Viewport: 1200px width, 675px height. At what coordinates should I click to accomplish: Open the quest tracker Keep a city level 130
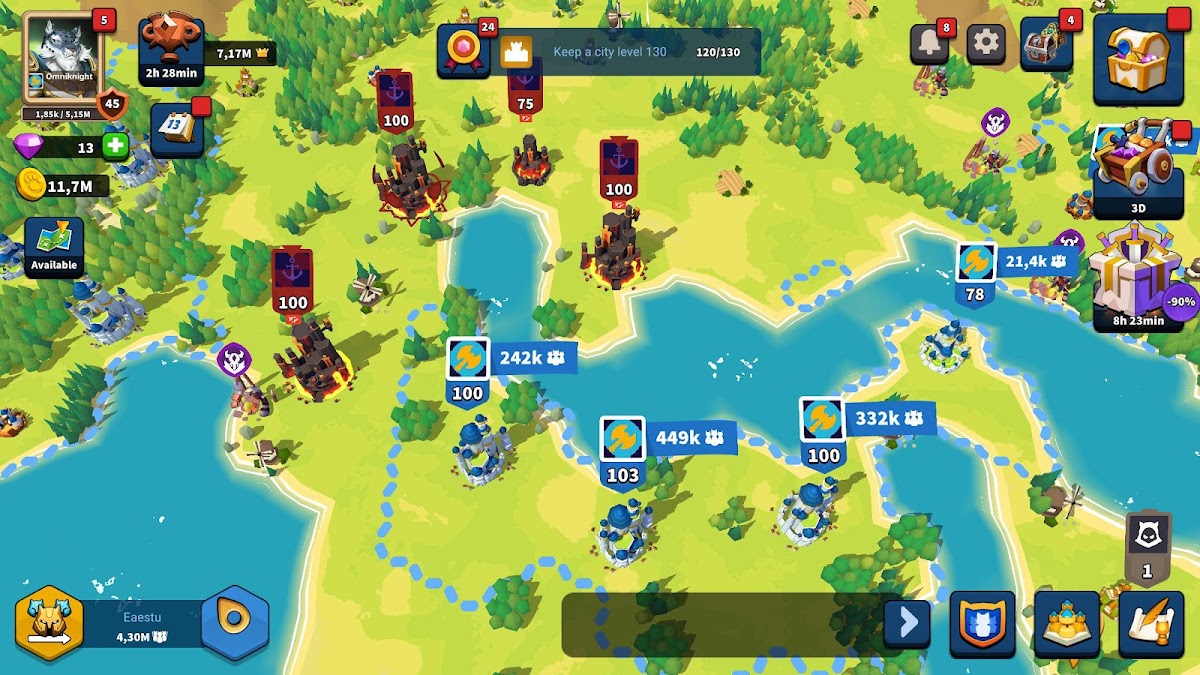[598, 52]
